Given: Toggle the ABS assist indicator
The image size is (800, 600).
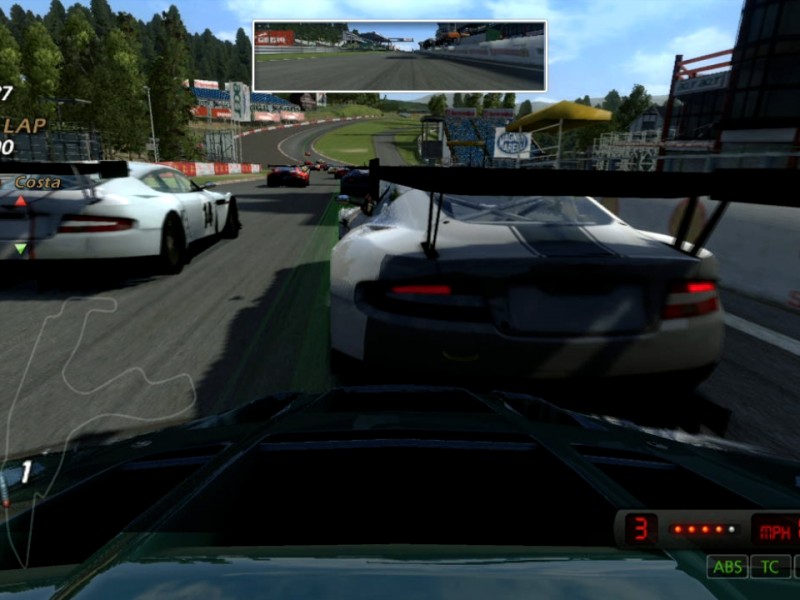Looking at the screenshot, I should (x=727, y=567).
